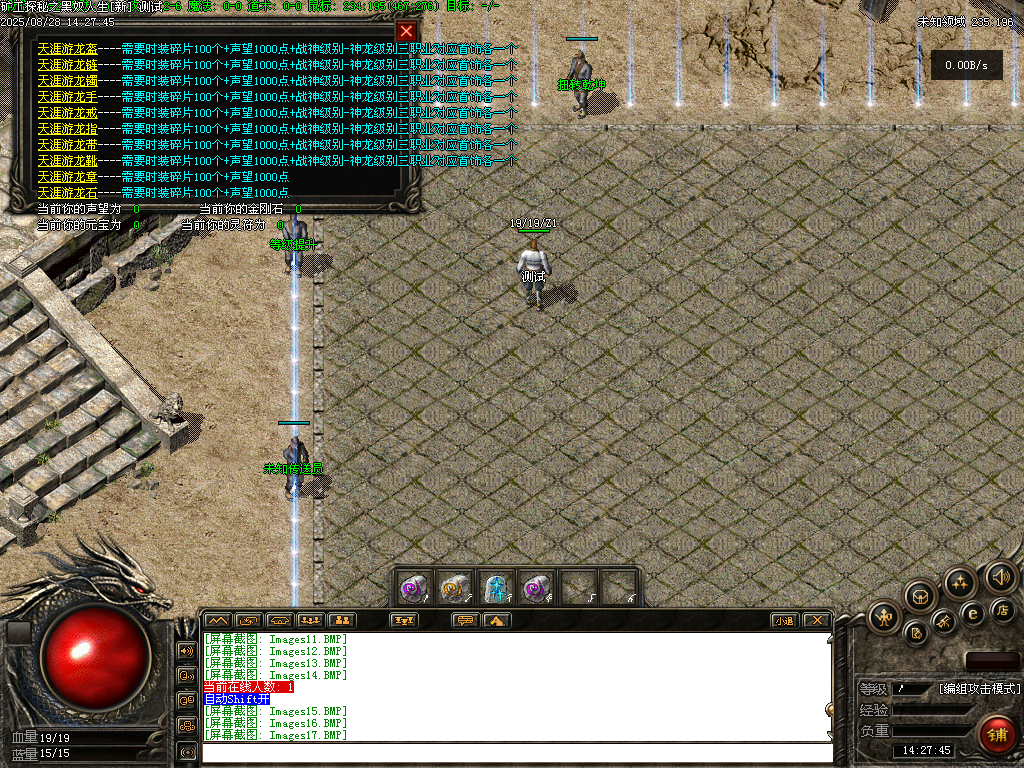Choose the 天涯游龙章 exchange link
Image resolution: width=1024 pixels, height=768 pixels.
[x=67, y=176]
